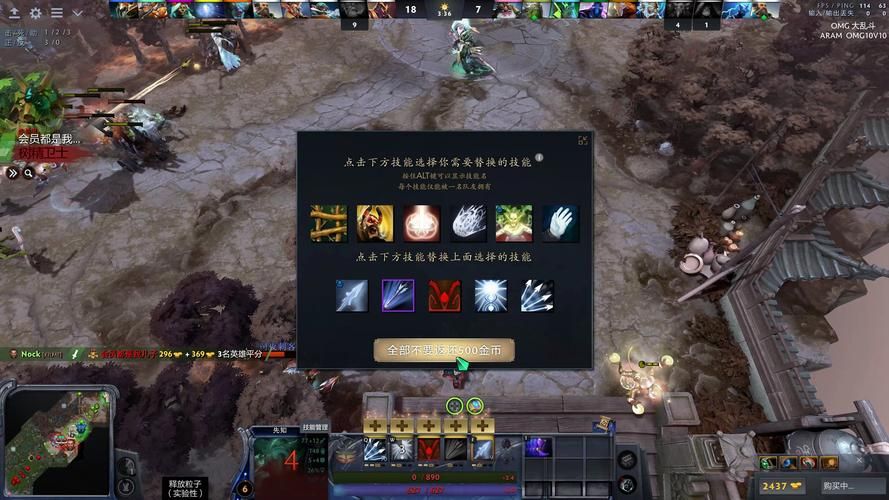Pick the single spear replacement skill
Viewport: 889px width, 500px height.
point(352,296)
